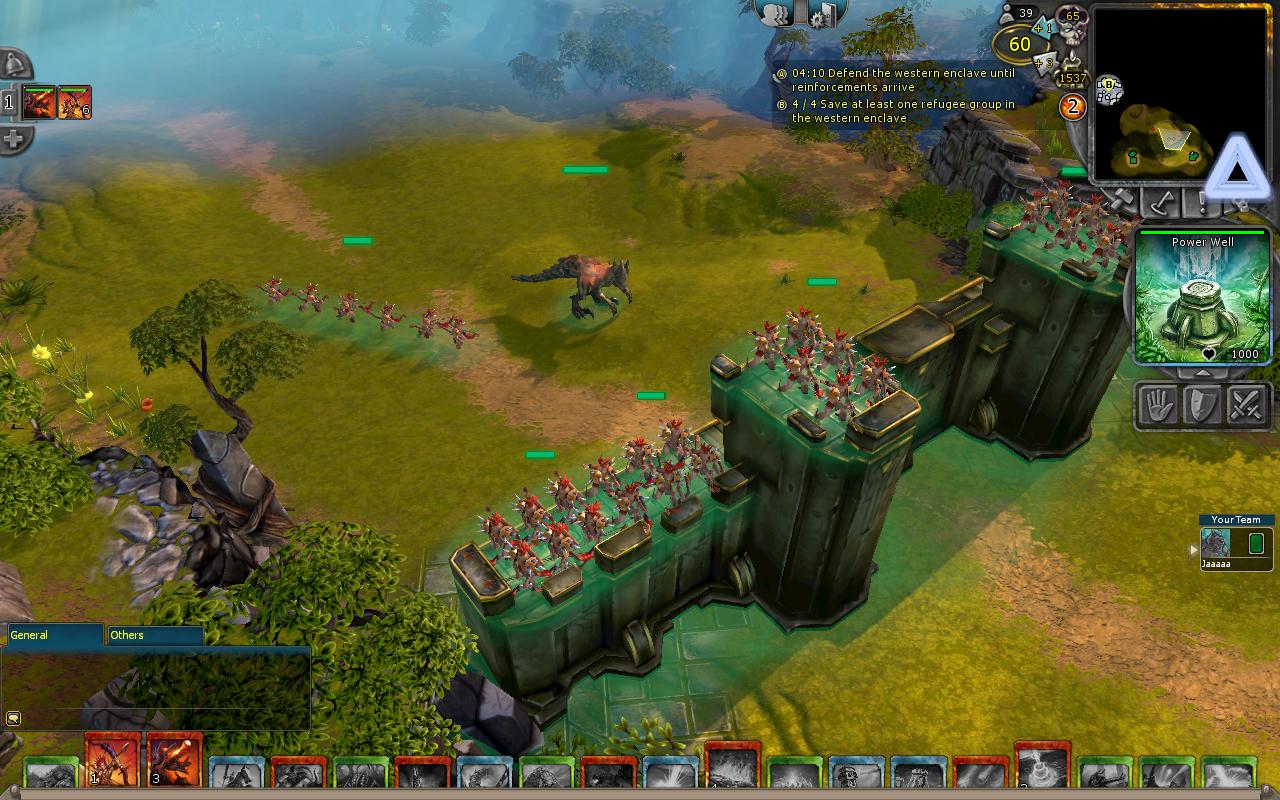
Task: Select the first red creature in squad group
Action: point(40,102)
